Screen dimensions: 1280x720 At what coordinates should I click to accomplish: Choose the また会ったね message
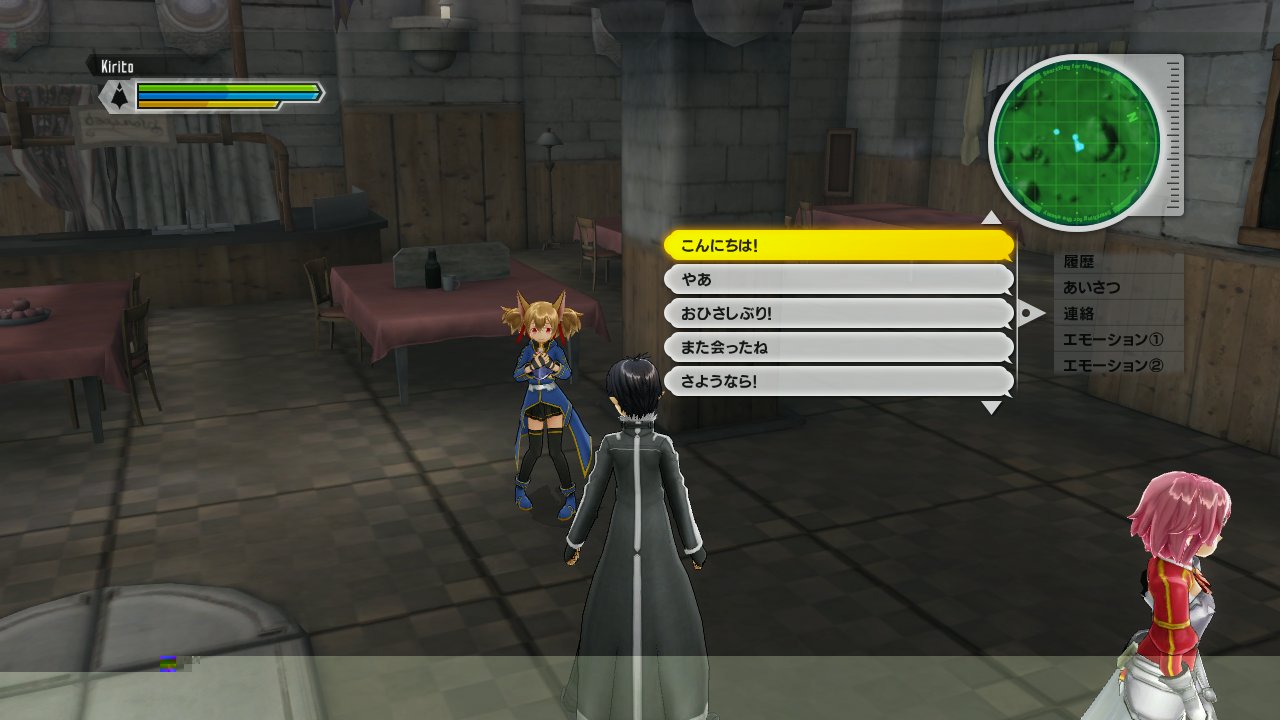tap(838, 347)
